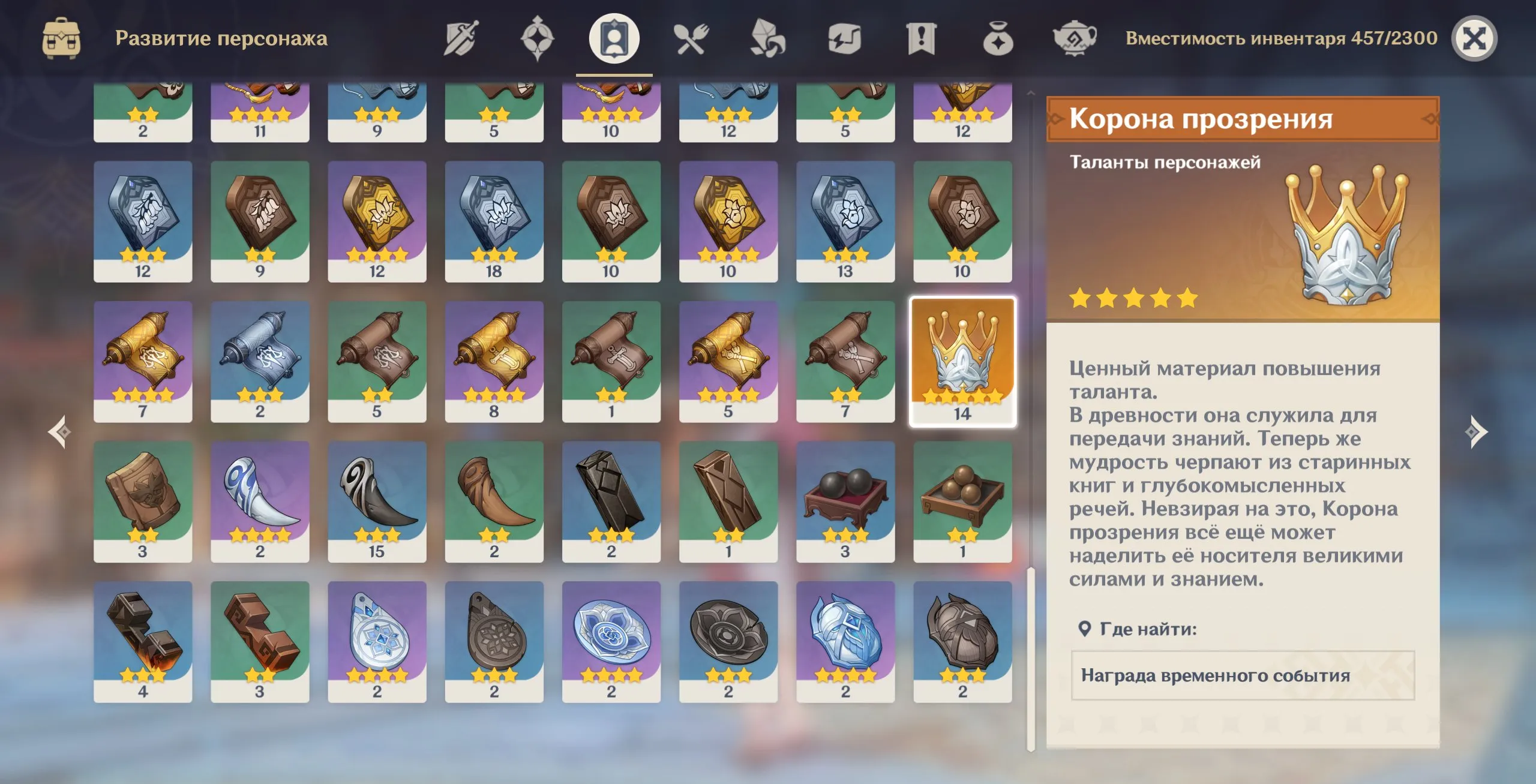Select the Crown of Insight item slot

pos(962,361)
